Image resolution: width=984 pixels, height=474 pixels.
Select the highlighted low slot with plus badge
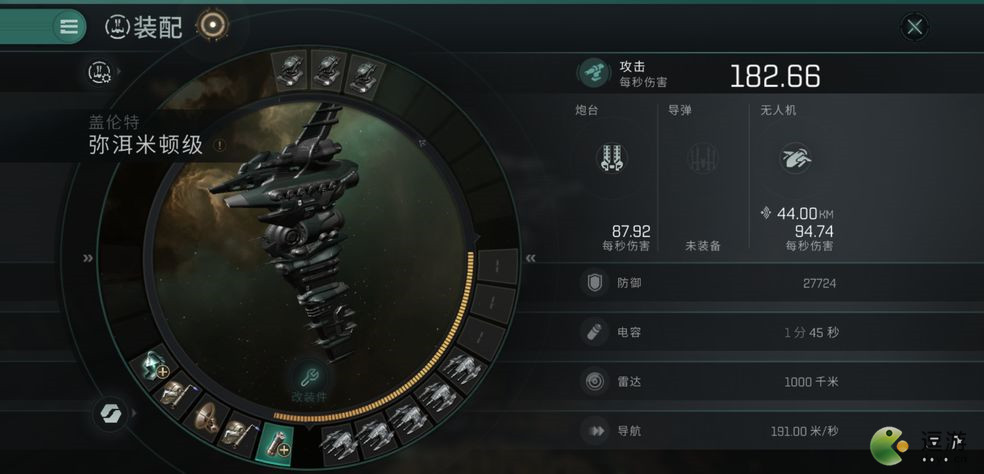point(275,441)
